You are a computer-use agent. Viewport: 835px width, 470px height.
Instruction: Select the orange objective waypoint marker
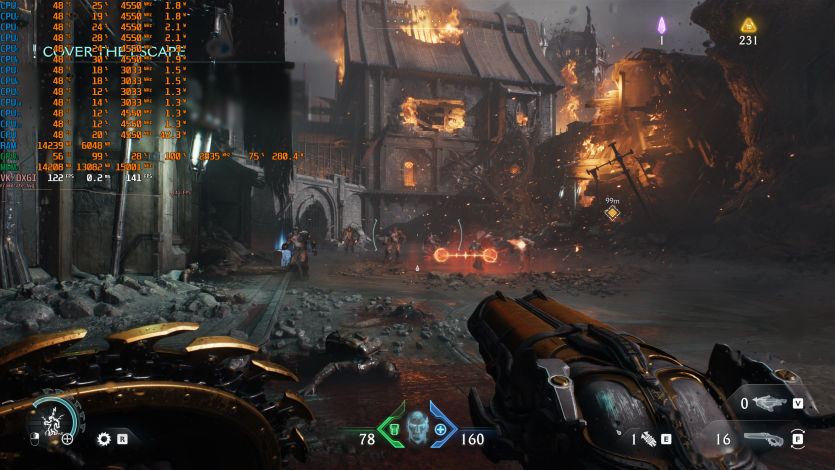(x=612, y=213)
